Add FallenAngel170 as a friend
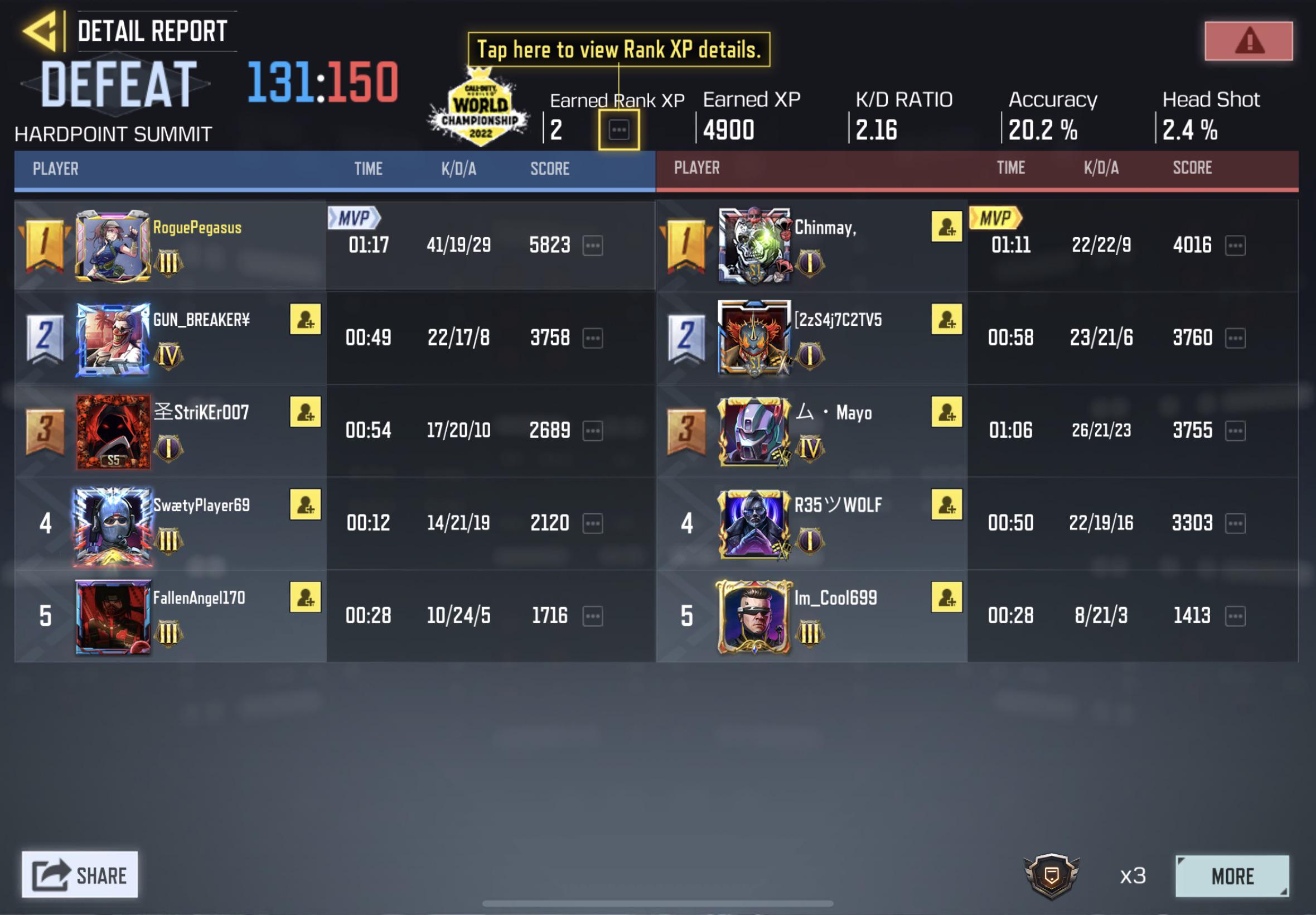The image size is (1316, 915). (306, 598)
